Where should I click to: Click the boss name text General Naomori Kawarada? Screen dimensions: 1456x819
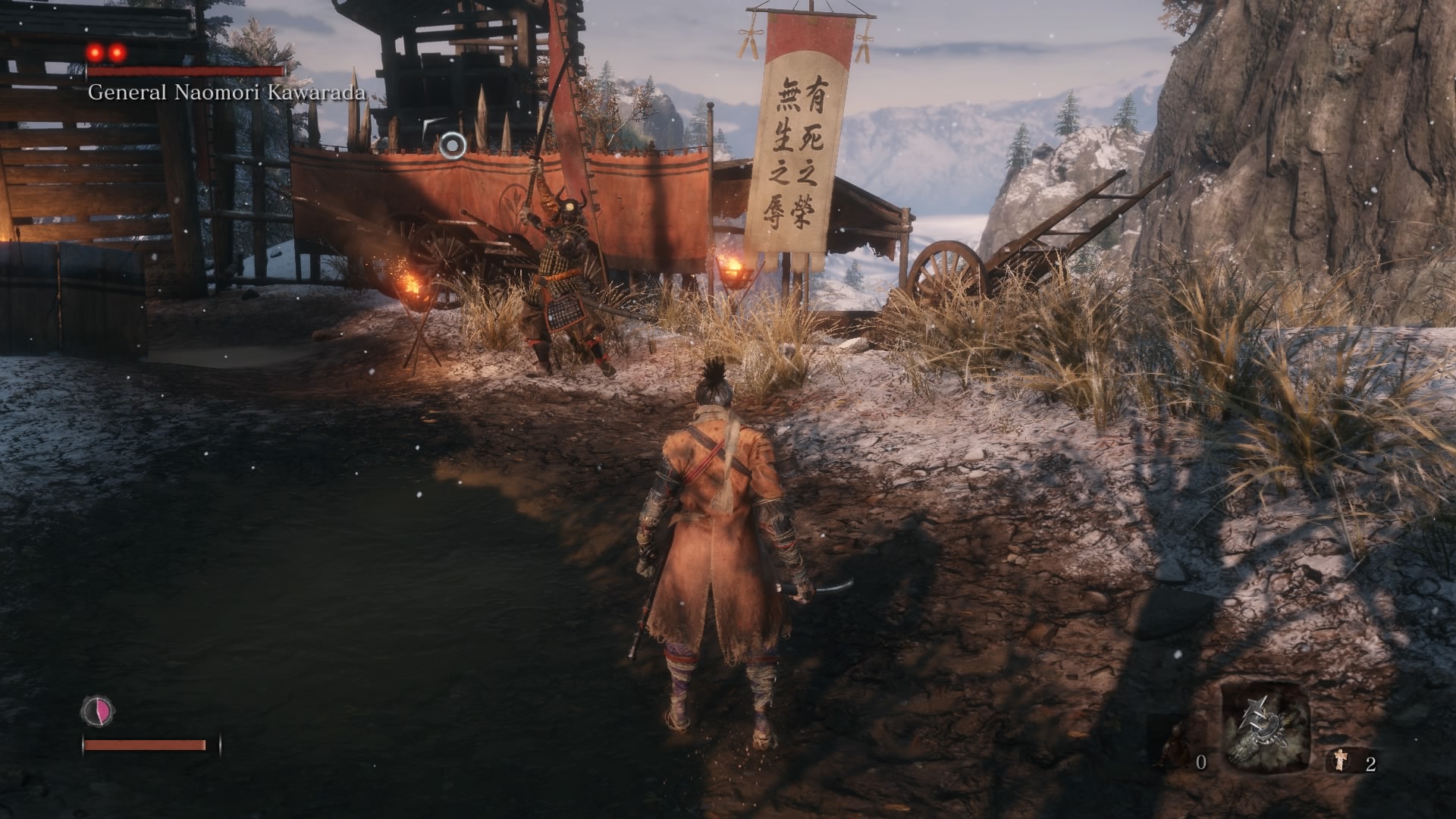225,94
